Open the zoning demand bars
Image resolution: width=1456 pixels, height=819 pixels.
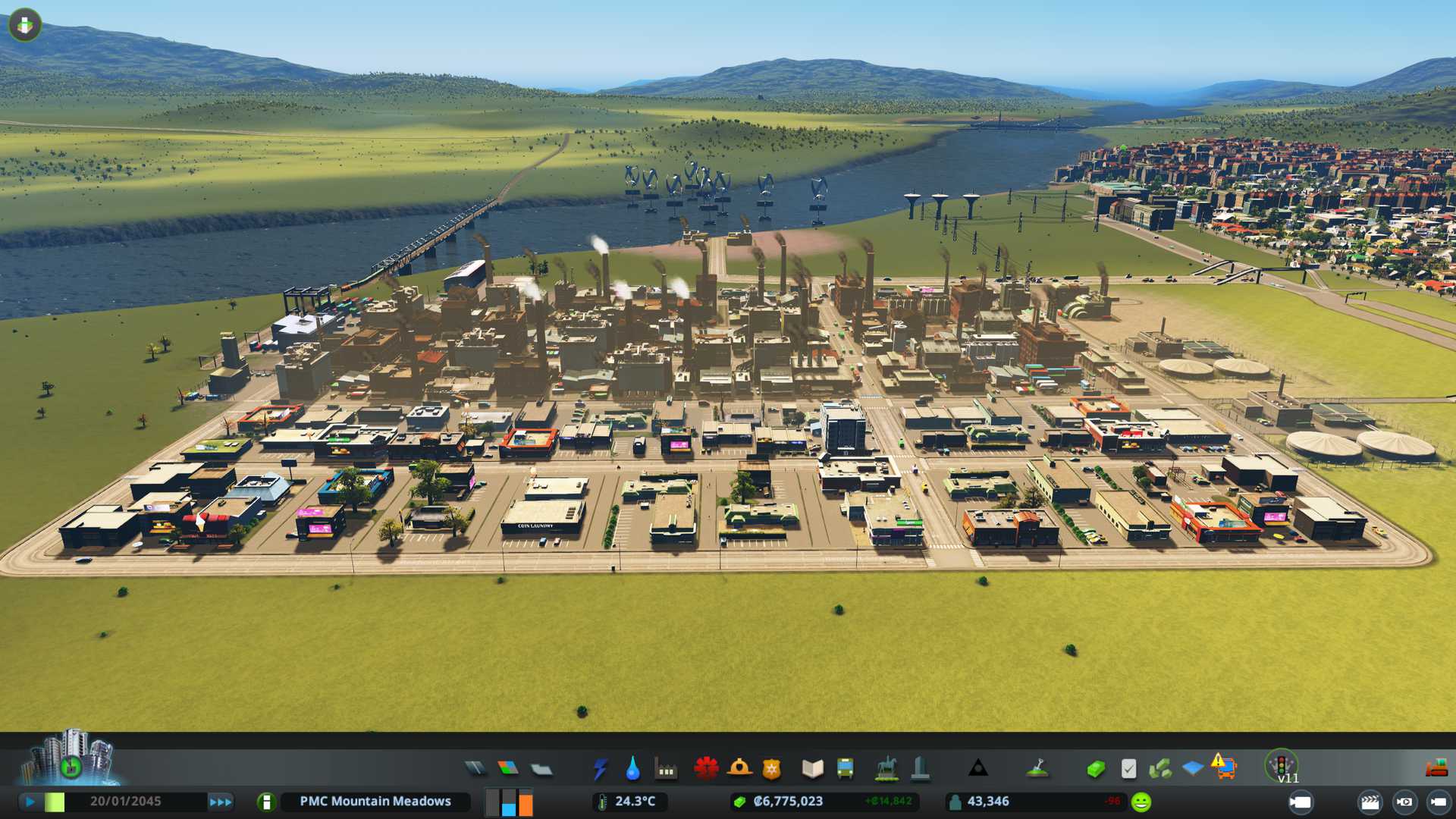point(509,802)
